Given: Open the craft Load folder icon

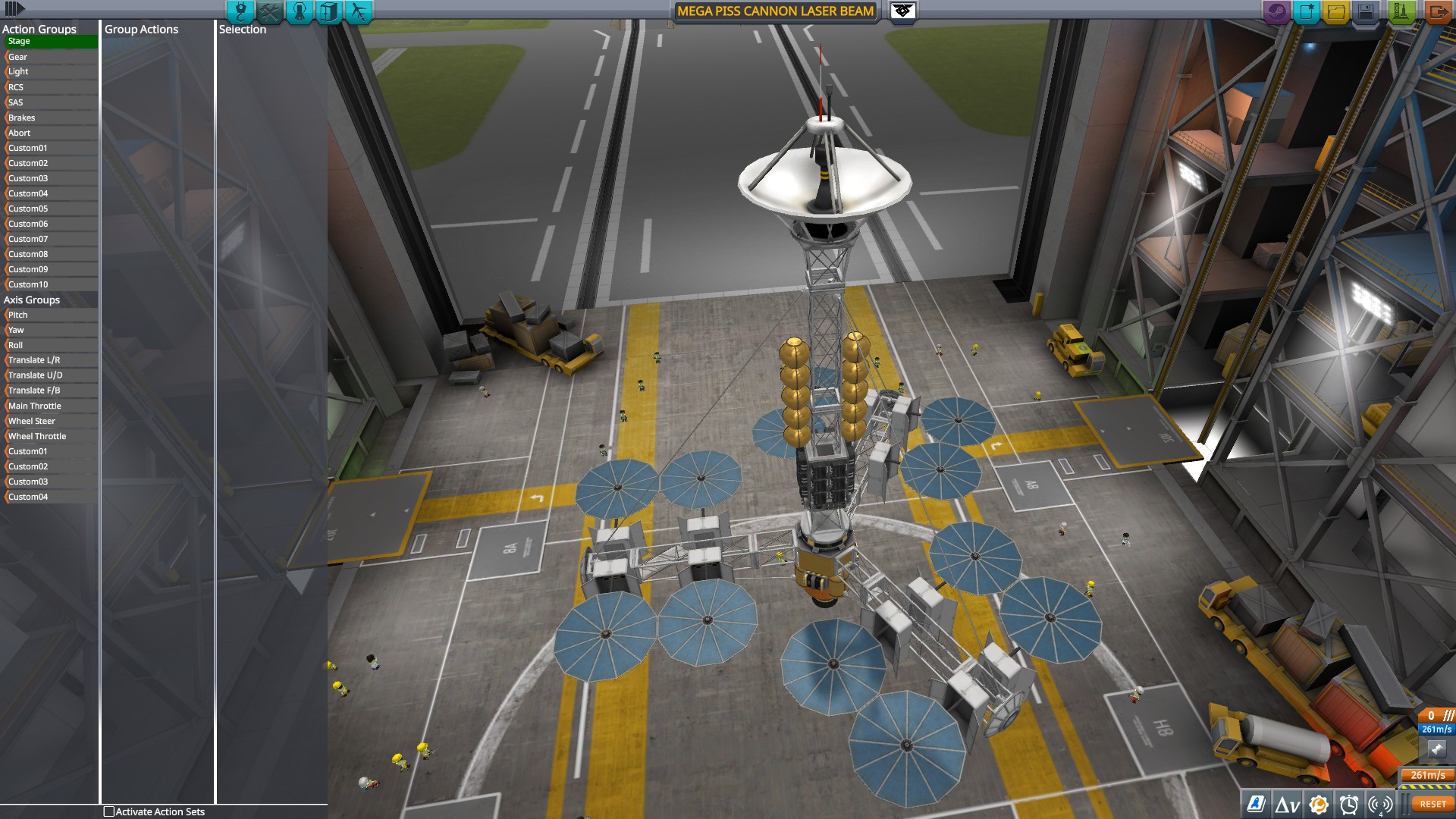Looking at the screenshot, I should [1335, 11].
